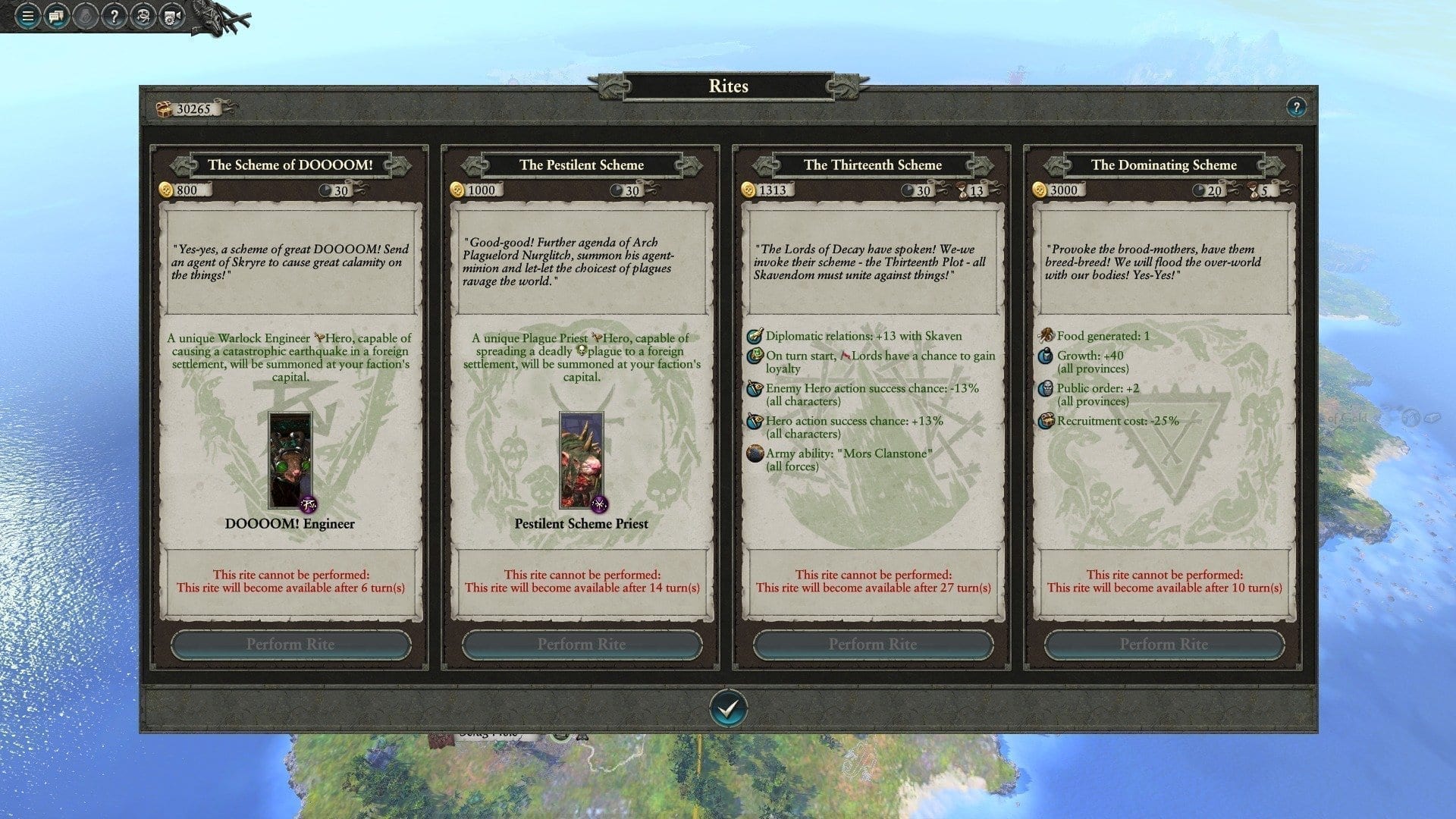Select the DOOOOM! Engineer hero portrait
Screen dimensions: 1456x819
290,460
